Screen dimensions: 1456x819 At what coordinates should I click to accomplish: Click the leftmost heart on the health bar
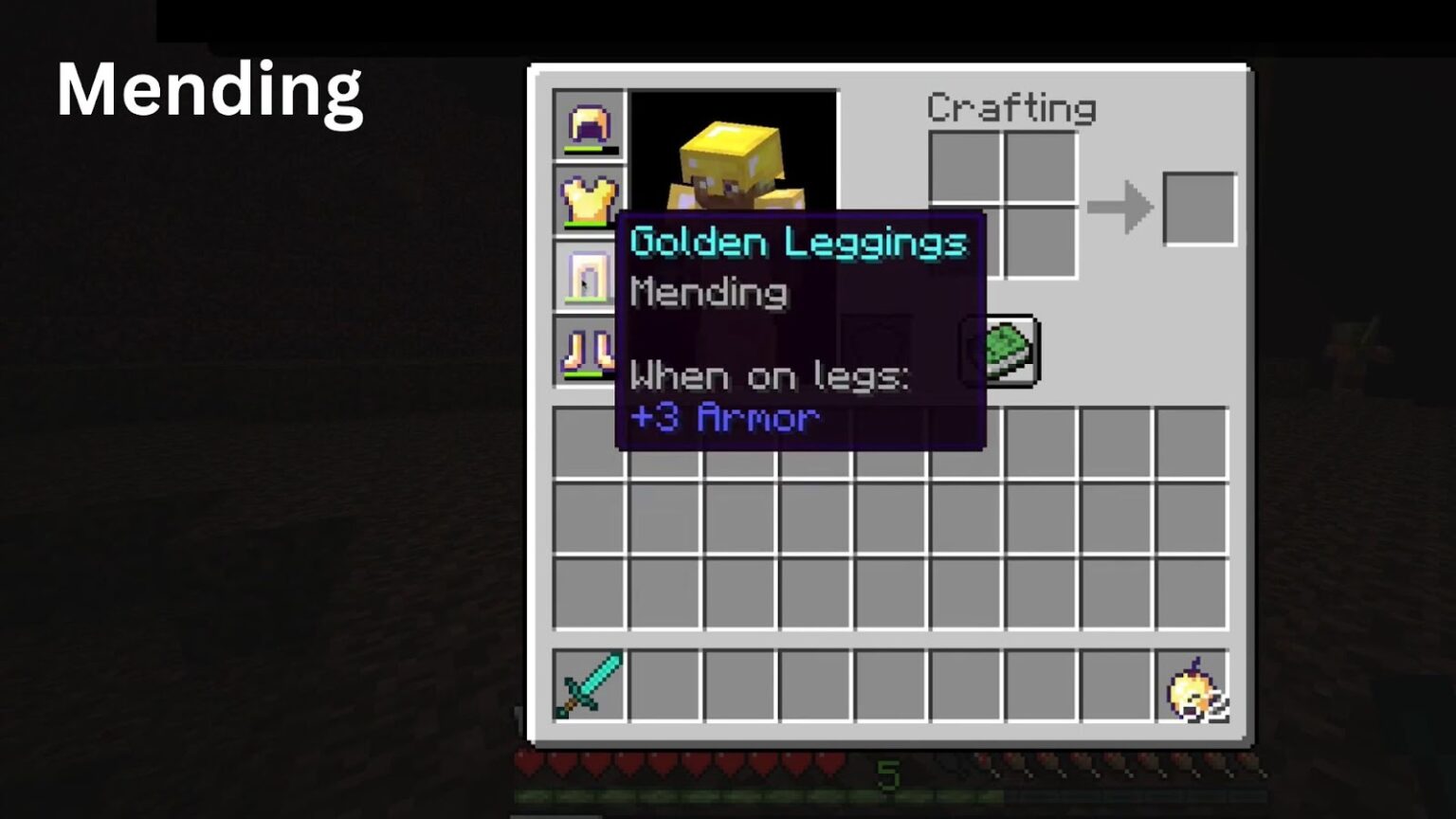point(528,761)
